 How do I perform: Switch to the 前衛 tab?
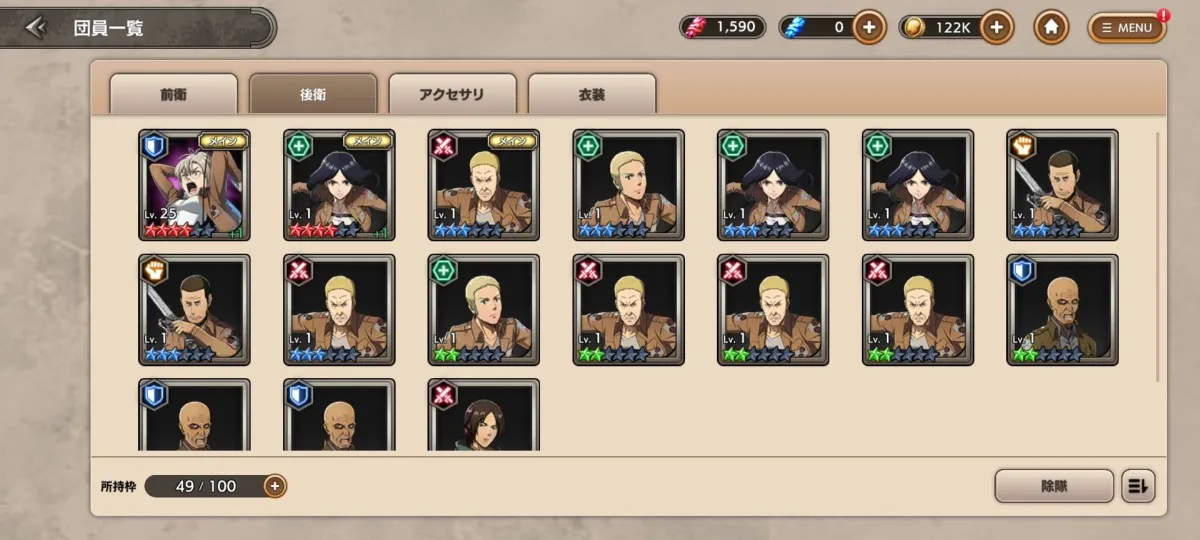(173, 94)
